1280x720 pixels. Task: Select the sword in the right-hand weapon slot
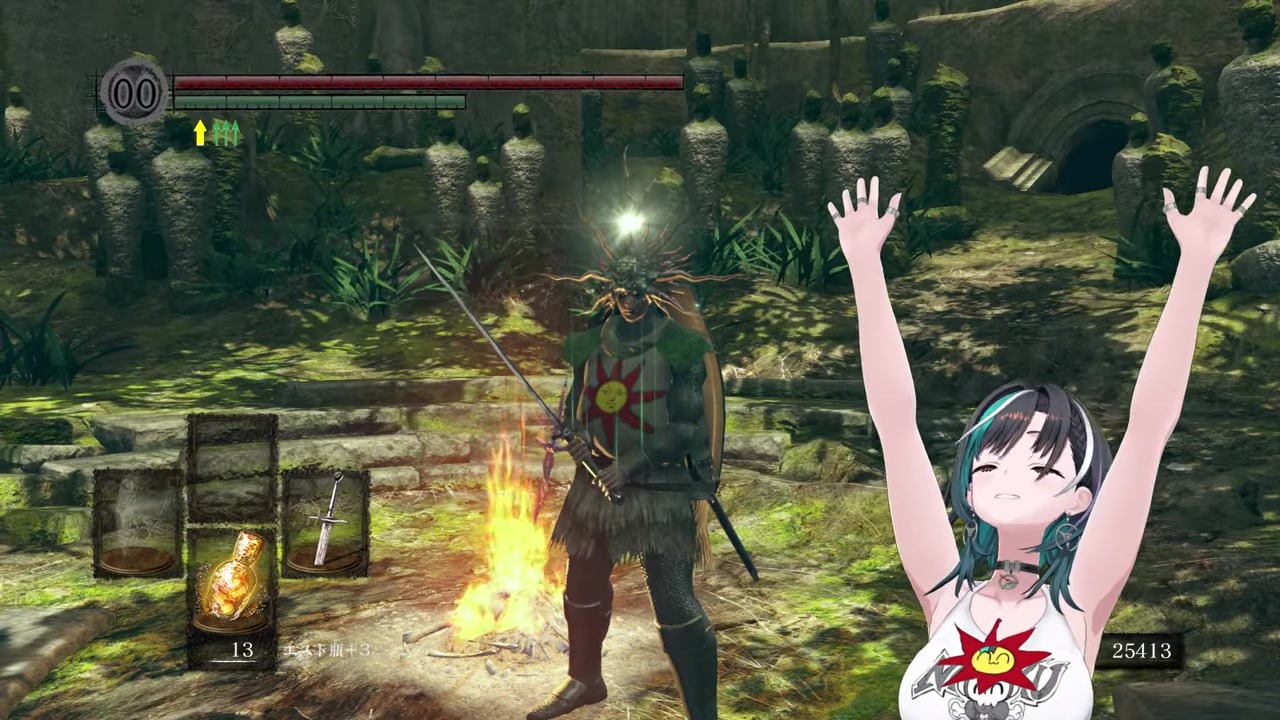tap(326, 522)
